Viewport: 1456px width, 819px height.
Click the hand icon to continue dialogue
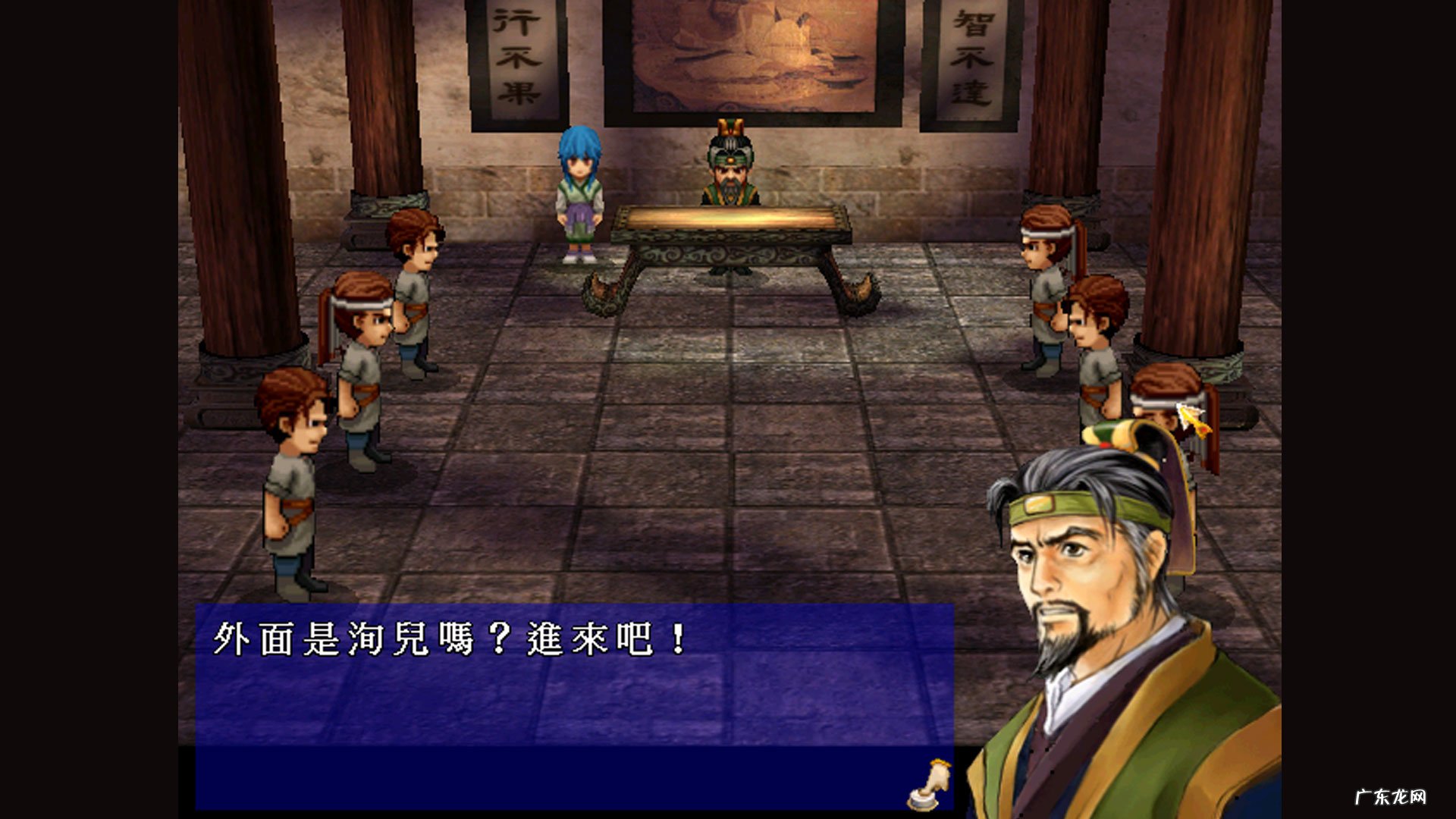[930, 786]
